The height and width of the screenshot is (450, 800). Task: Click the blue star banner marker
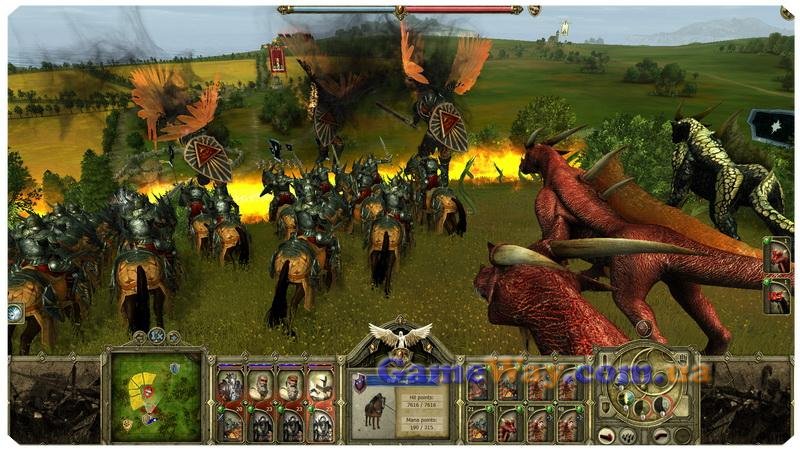coord(772,127)
